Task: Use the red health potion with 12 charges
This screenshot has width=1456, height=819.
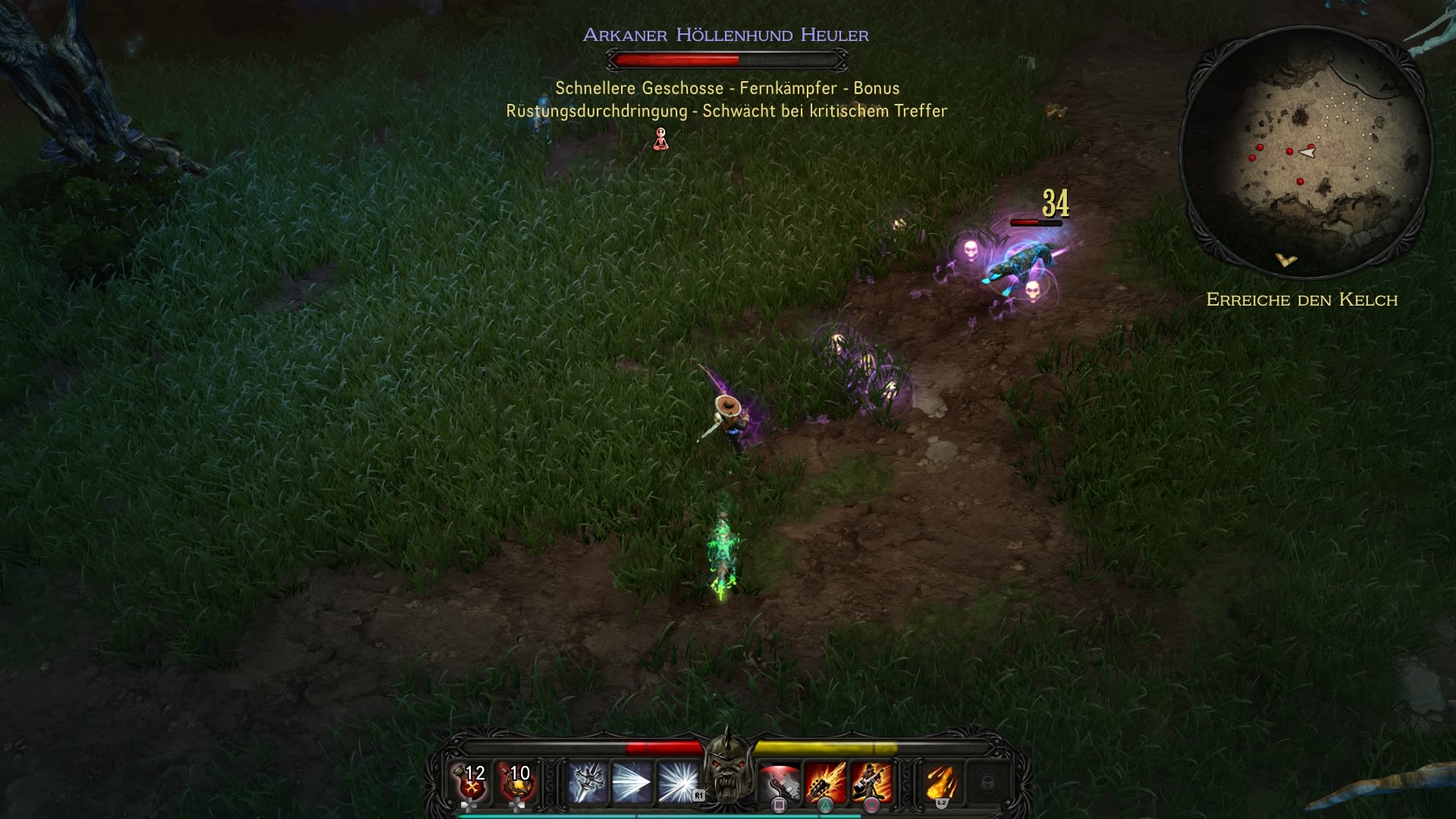Action: [472, 783]
